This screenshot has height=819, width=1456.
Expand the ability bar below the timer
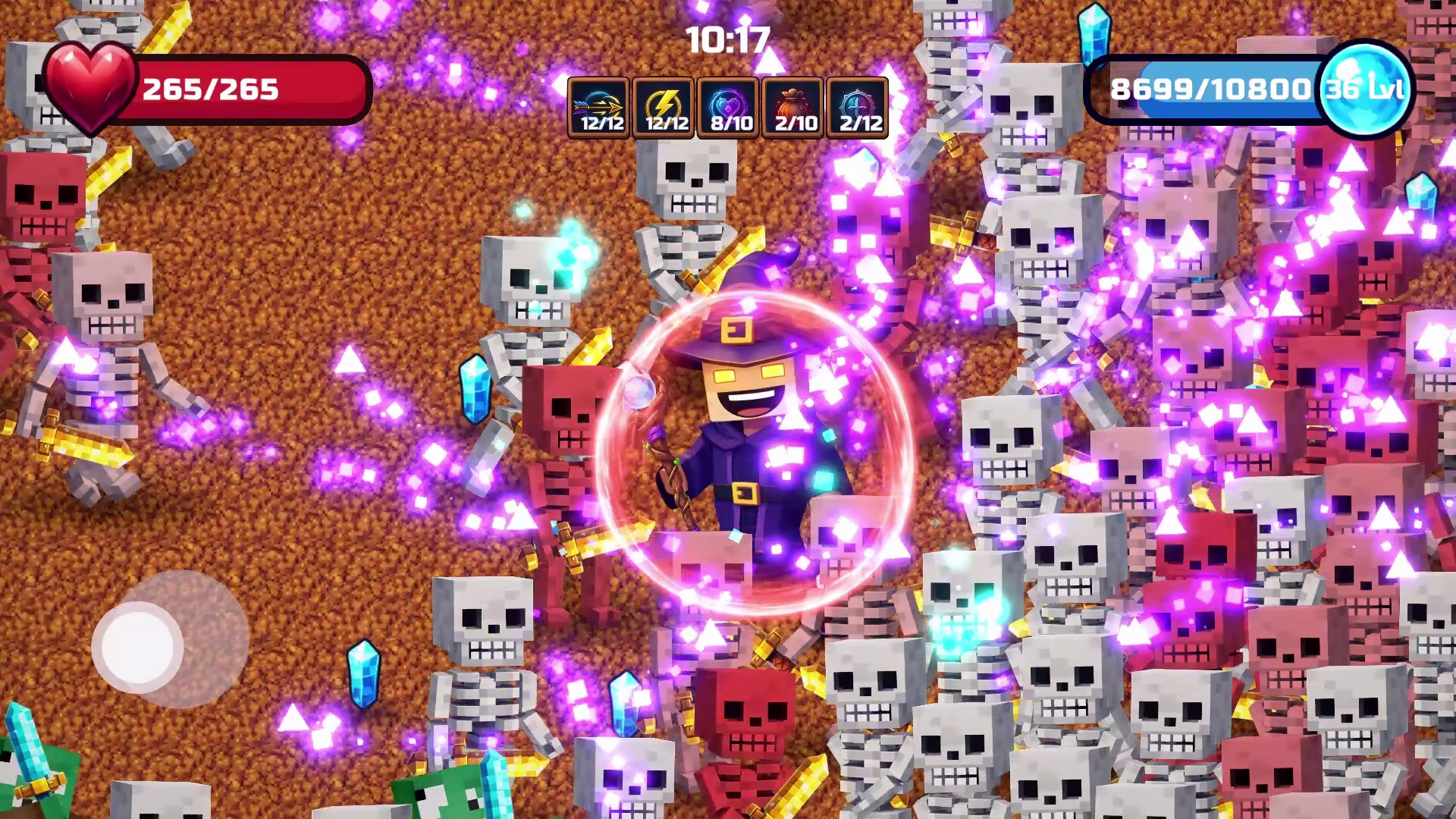tap(730, 108)
